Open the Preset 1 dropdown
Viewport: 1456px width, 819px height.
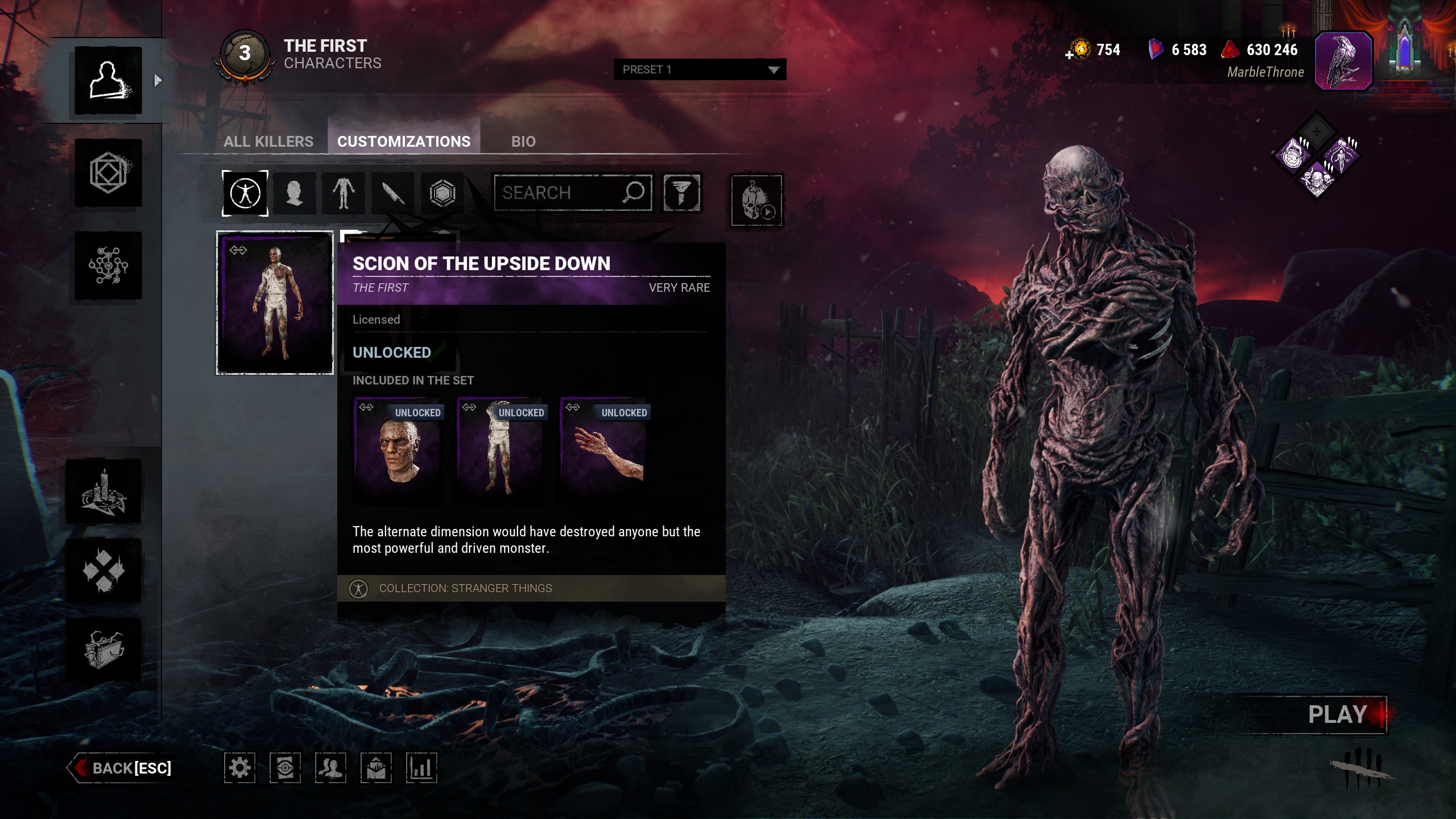[700, 69]
